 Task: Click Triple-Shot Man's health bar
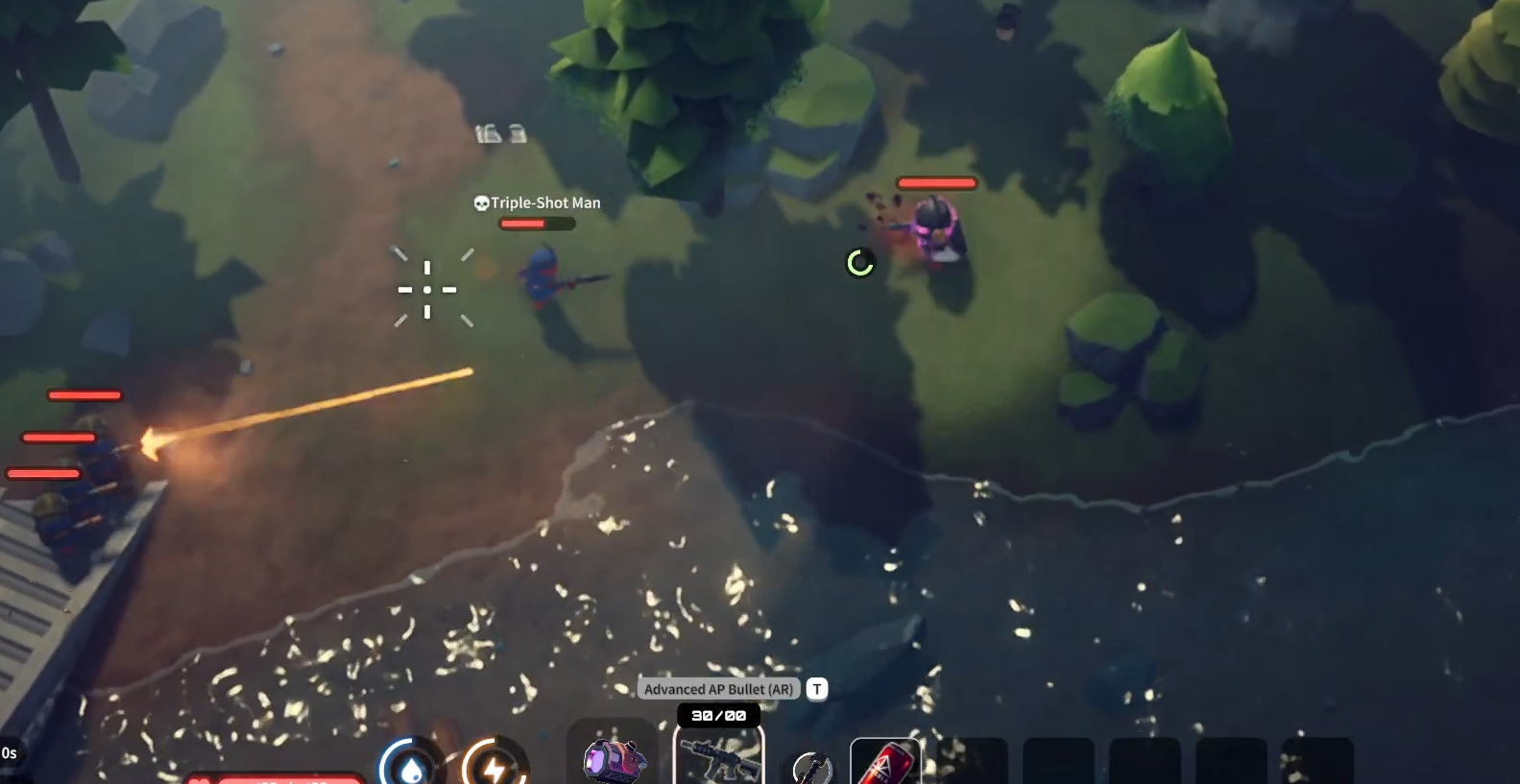click(x=536, y=223)
